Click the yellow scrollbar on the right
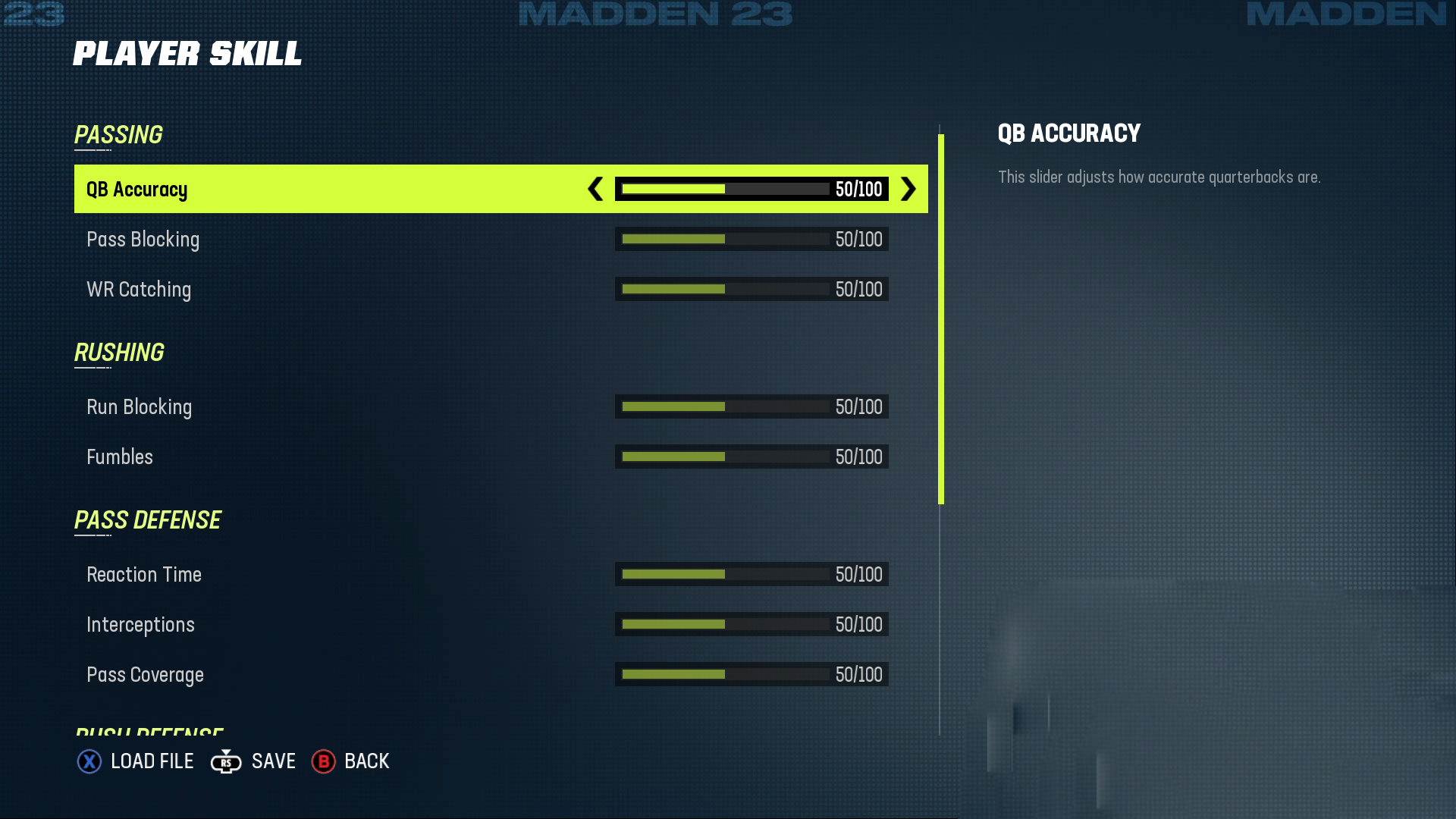 940,318
